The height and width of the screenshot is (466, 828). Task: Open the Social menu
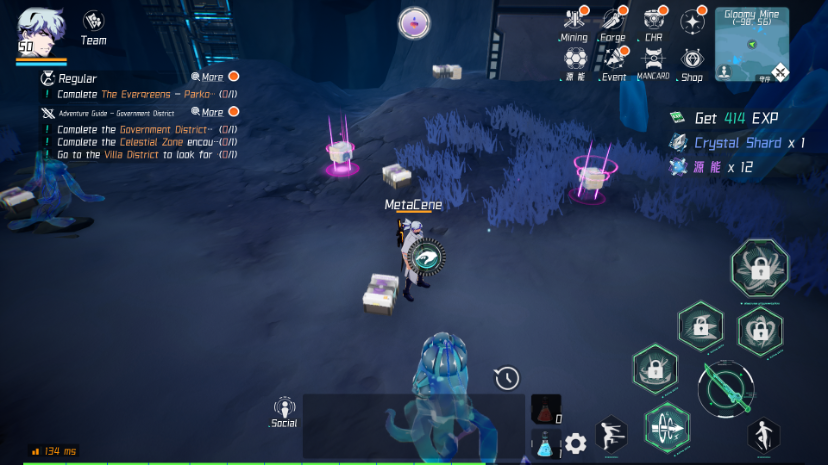click(x=284, y=412)
